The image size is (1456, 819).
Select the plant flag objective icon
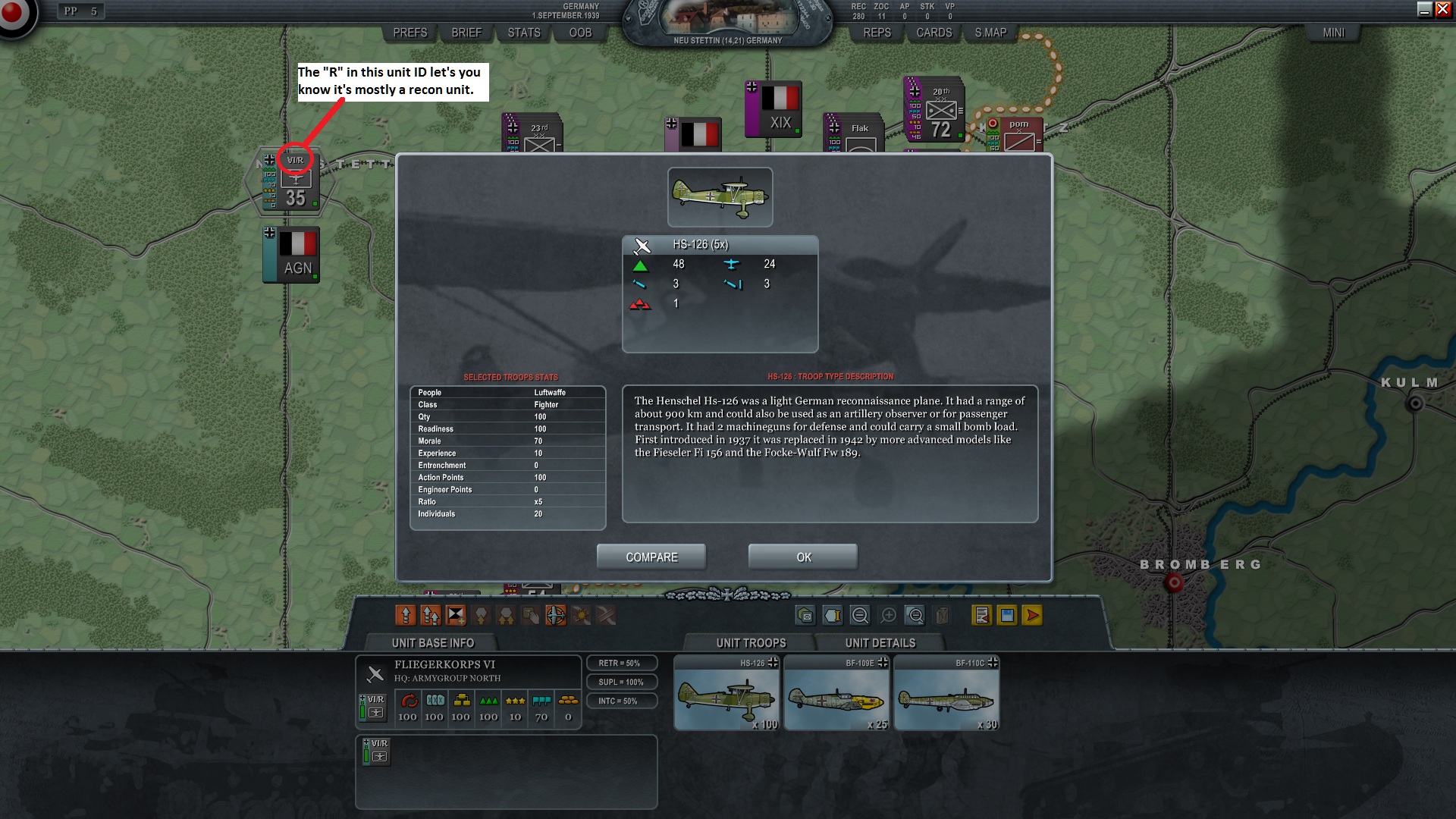[454, 616]
